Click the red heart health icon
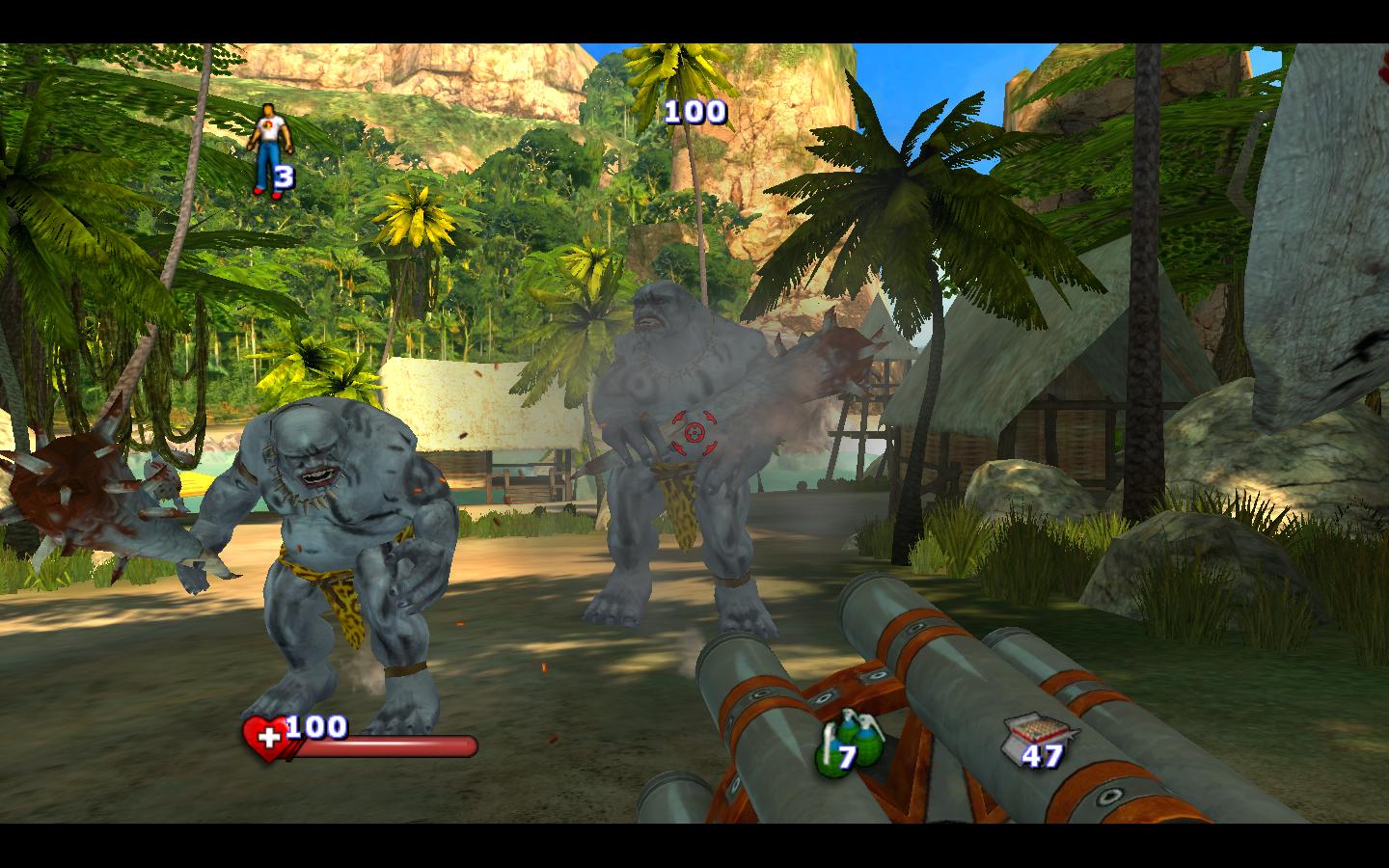The height and width of the screenshot is (868, 1389). click(x=265, y=739)
